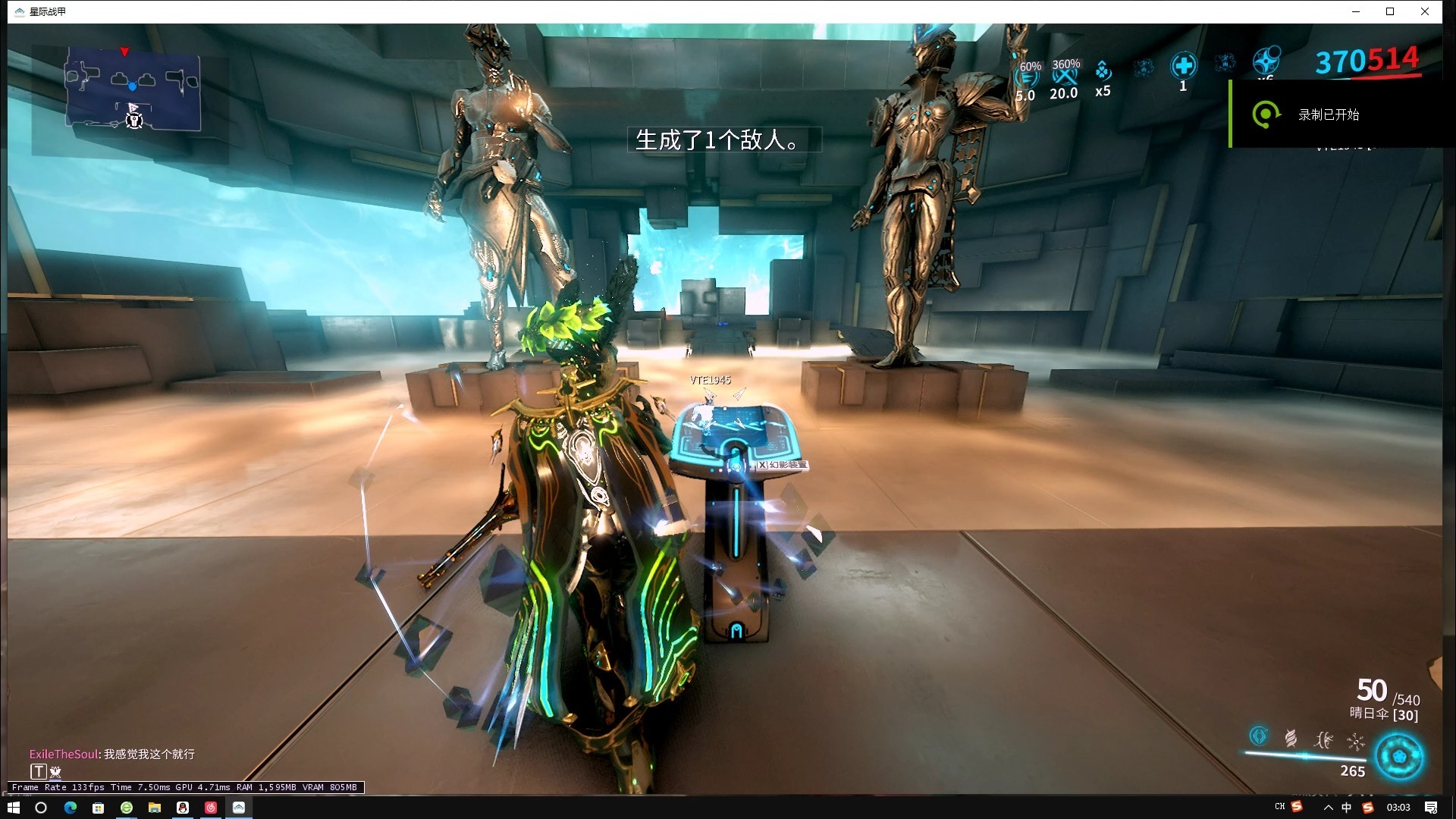This screenshot has width=1456, height=819.
Task: Click the lotus chat tab icon
Action: point(55,772)
